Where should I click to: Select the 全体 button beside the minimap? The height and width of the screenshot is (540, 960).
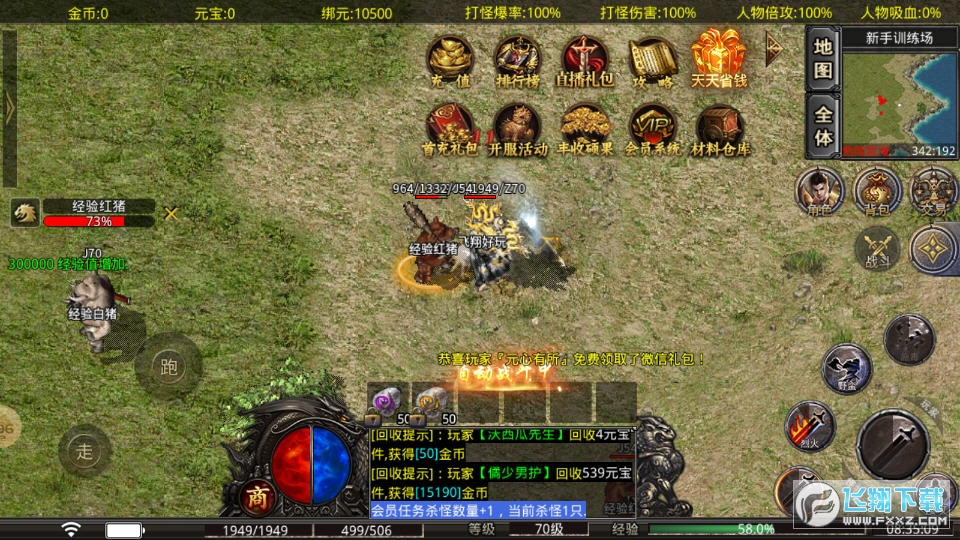pos(822,127)
